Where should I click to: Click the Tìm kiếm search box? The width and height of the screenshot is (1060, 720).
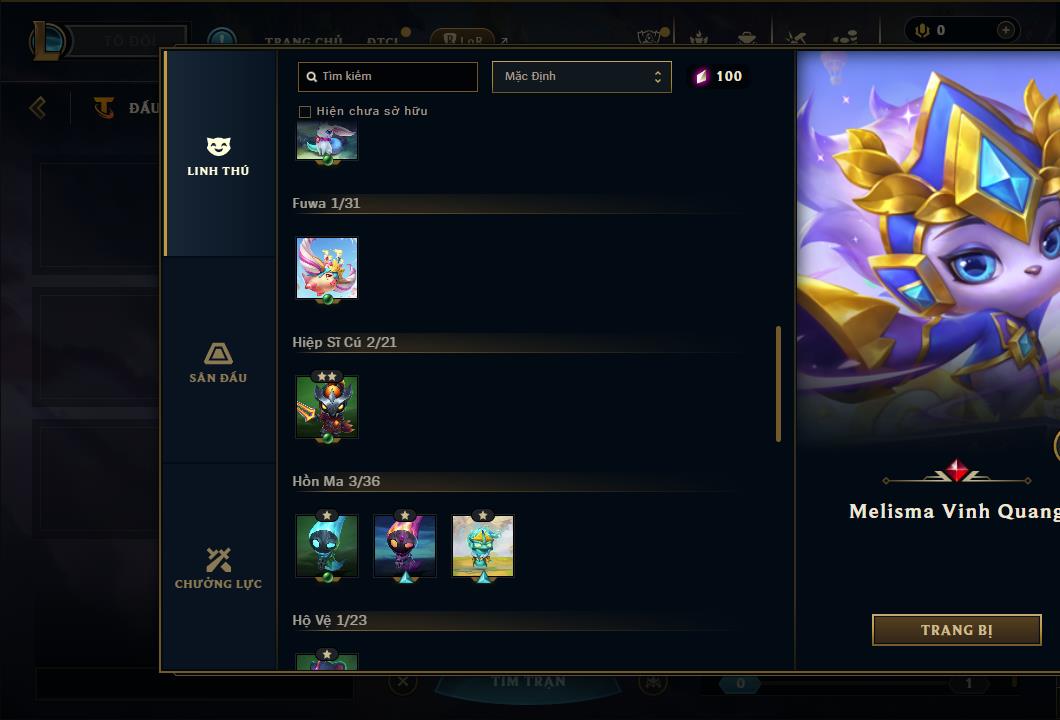(388, 77)
